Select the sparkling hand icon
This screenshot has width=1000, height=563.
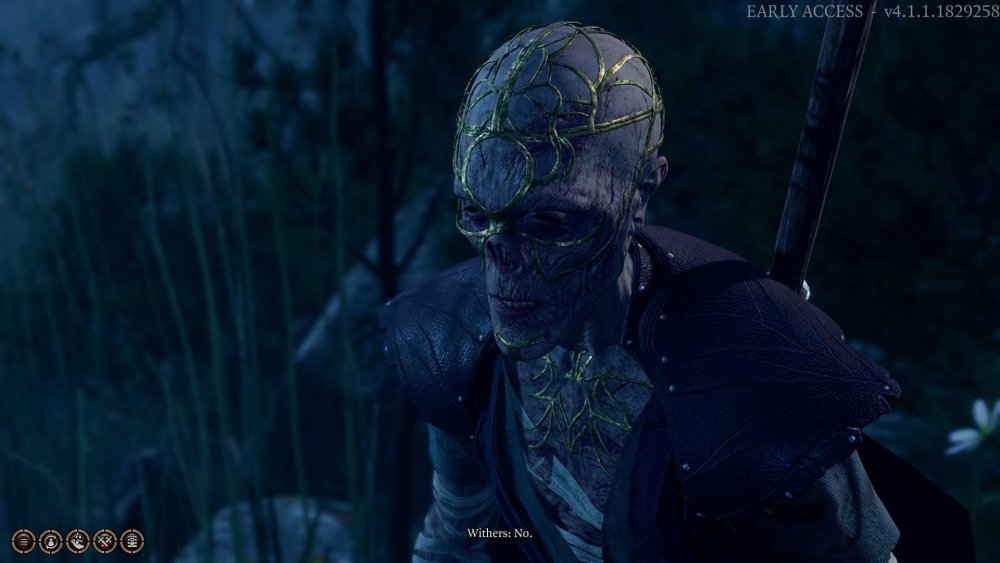77,541
